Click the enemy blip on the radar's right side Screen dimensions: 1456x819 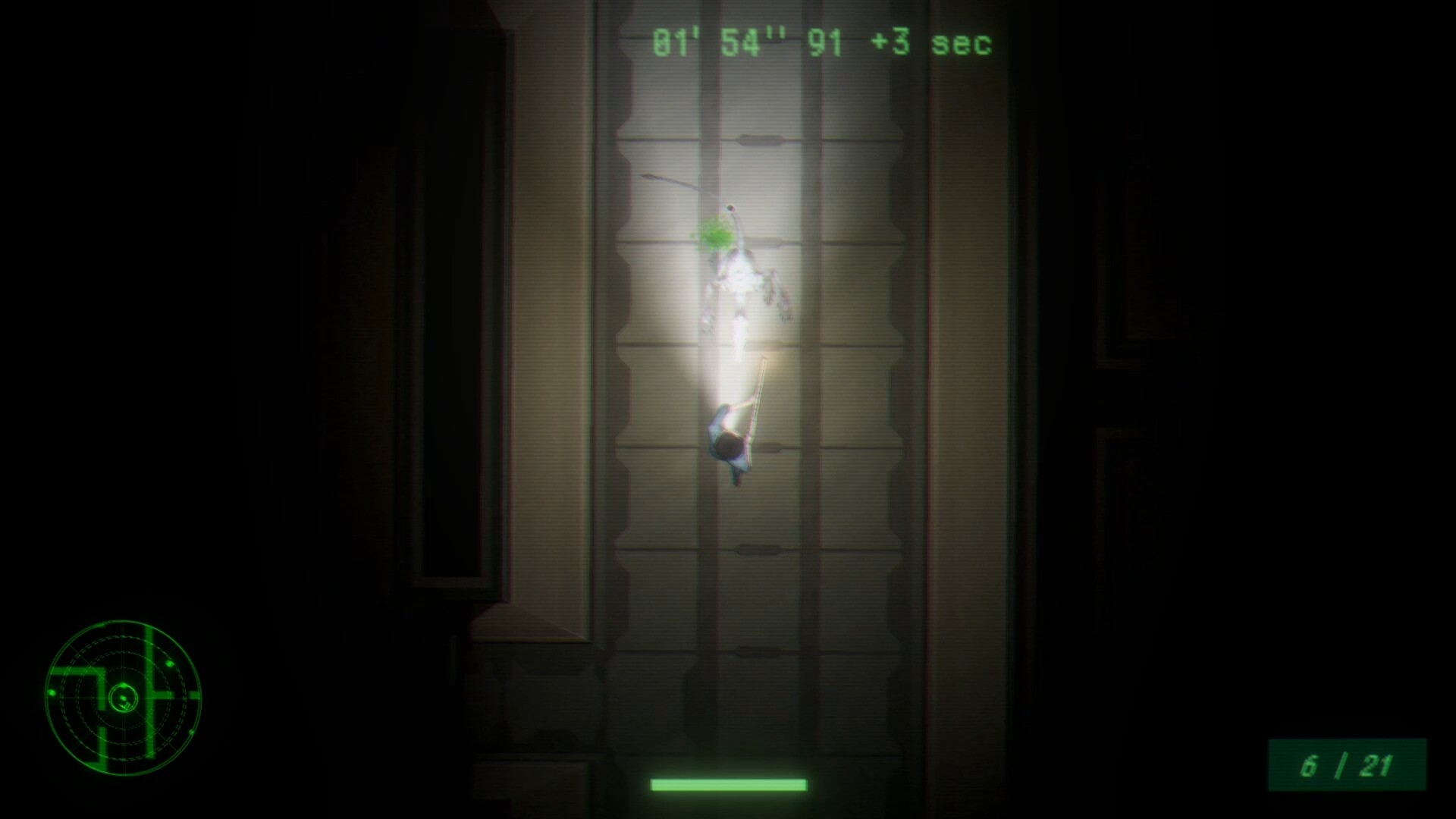(170, 664)
